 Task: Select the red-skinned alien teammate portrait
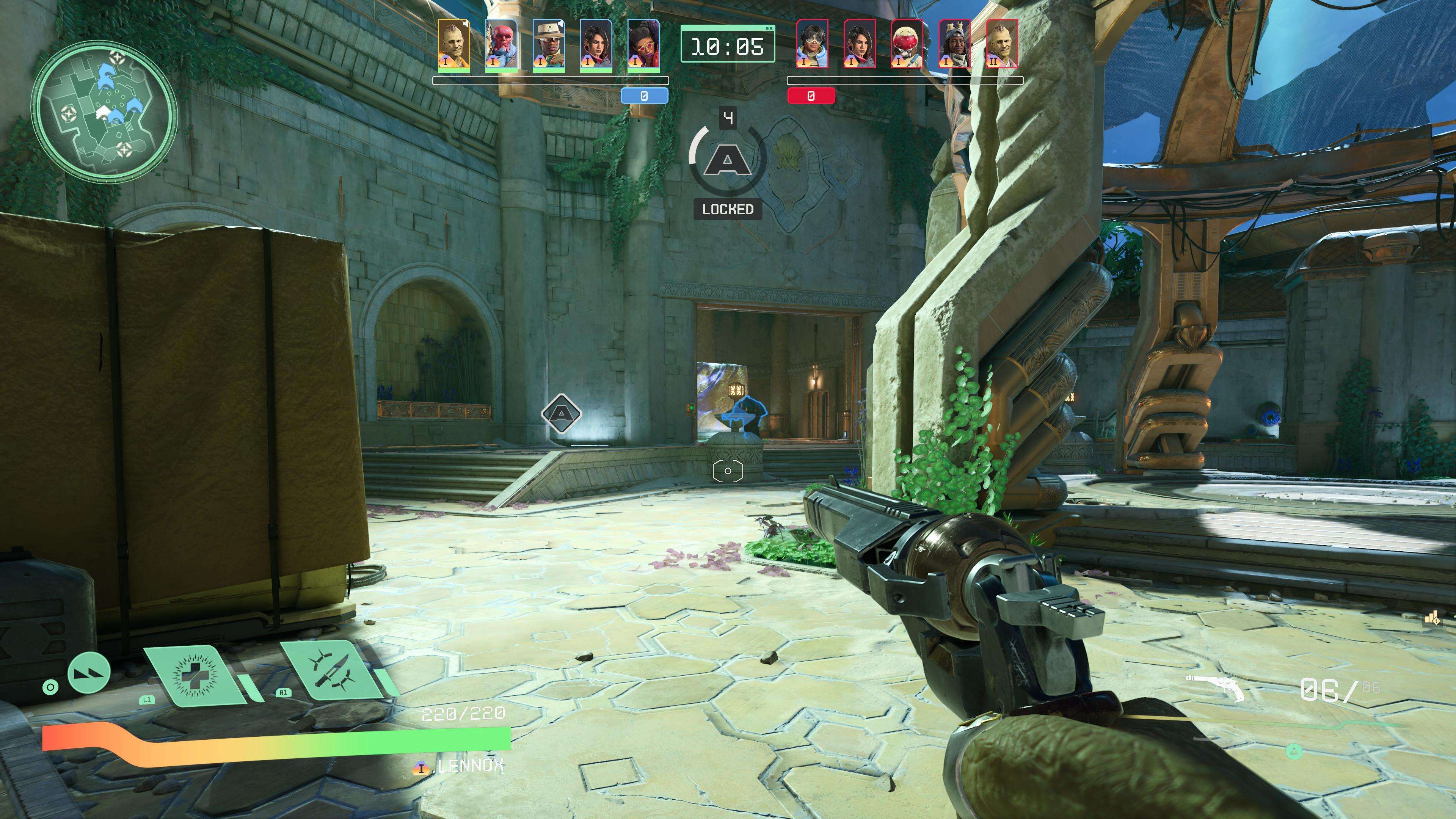501,46
